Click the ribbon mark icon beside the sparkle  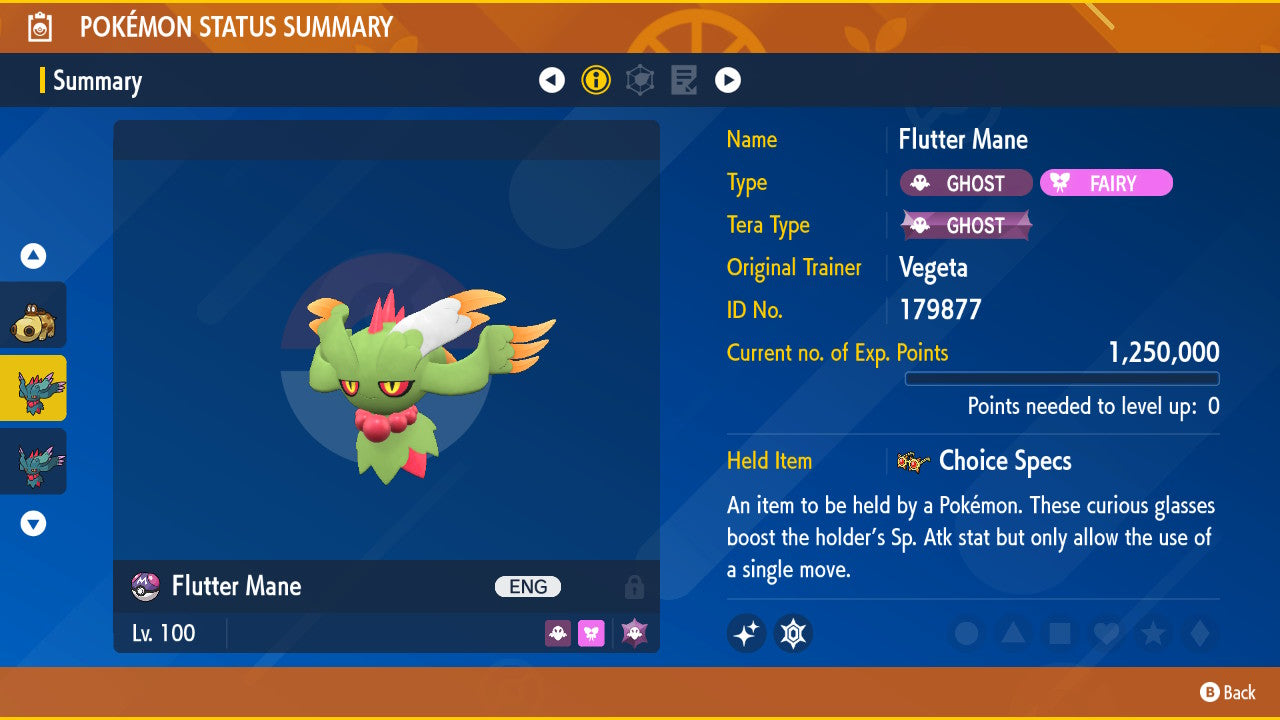(x=793, y=634)
